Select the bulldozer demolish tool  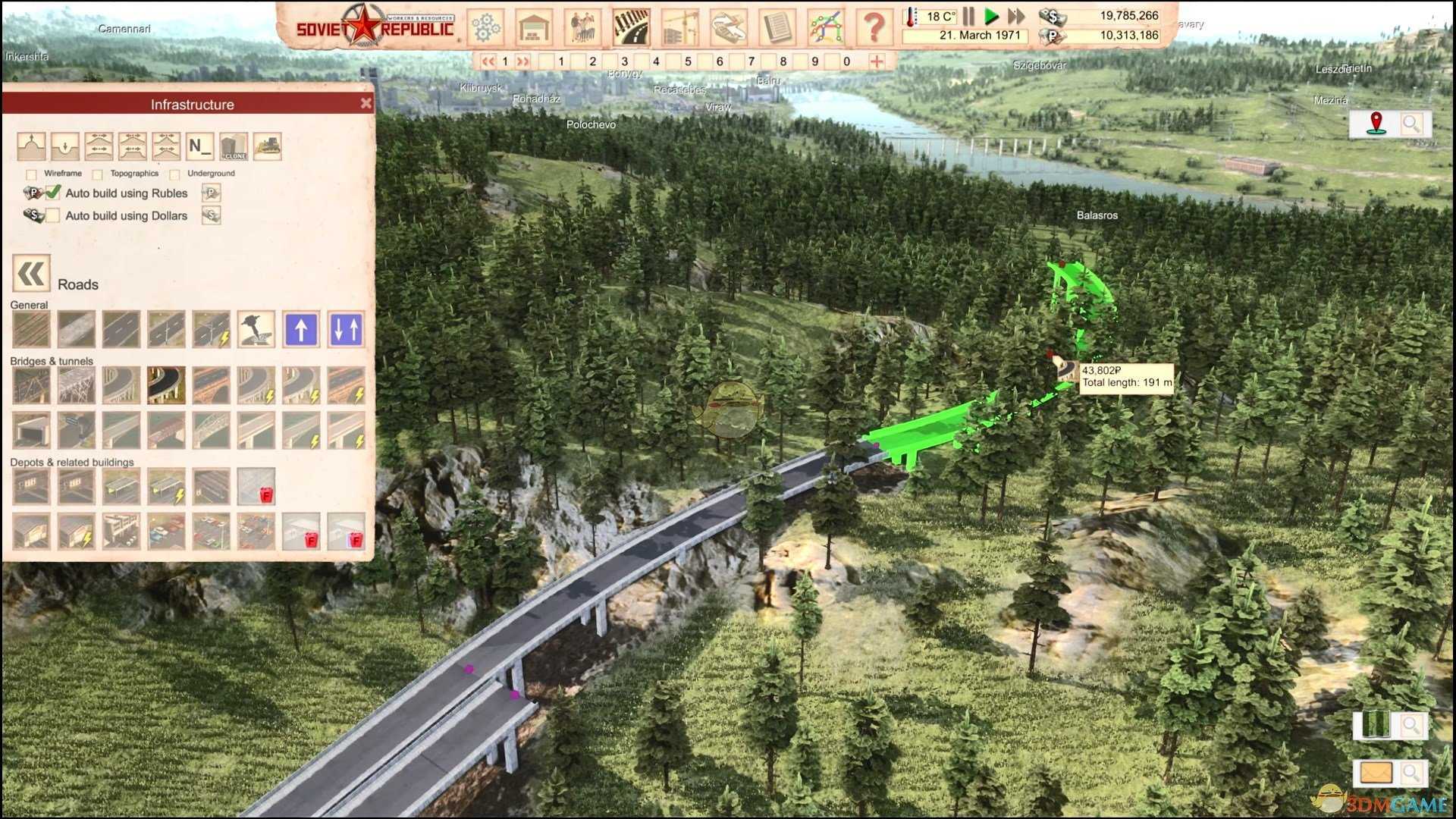[x=267, y=146]
